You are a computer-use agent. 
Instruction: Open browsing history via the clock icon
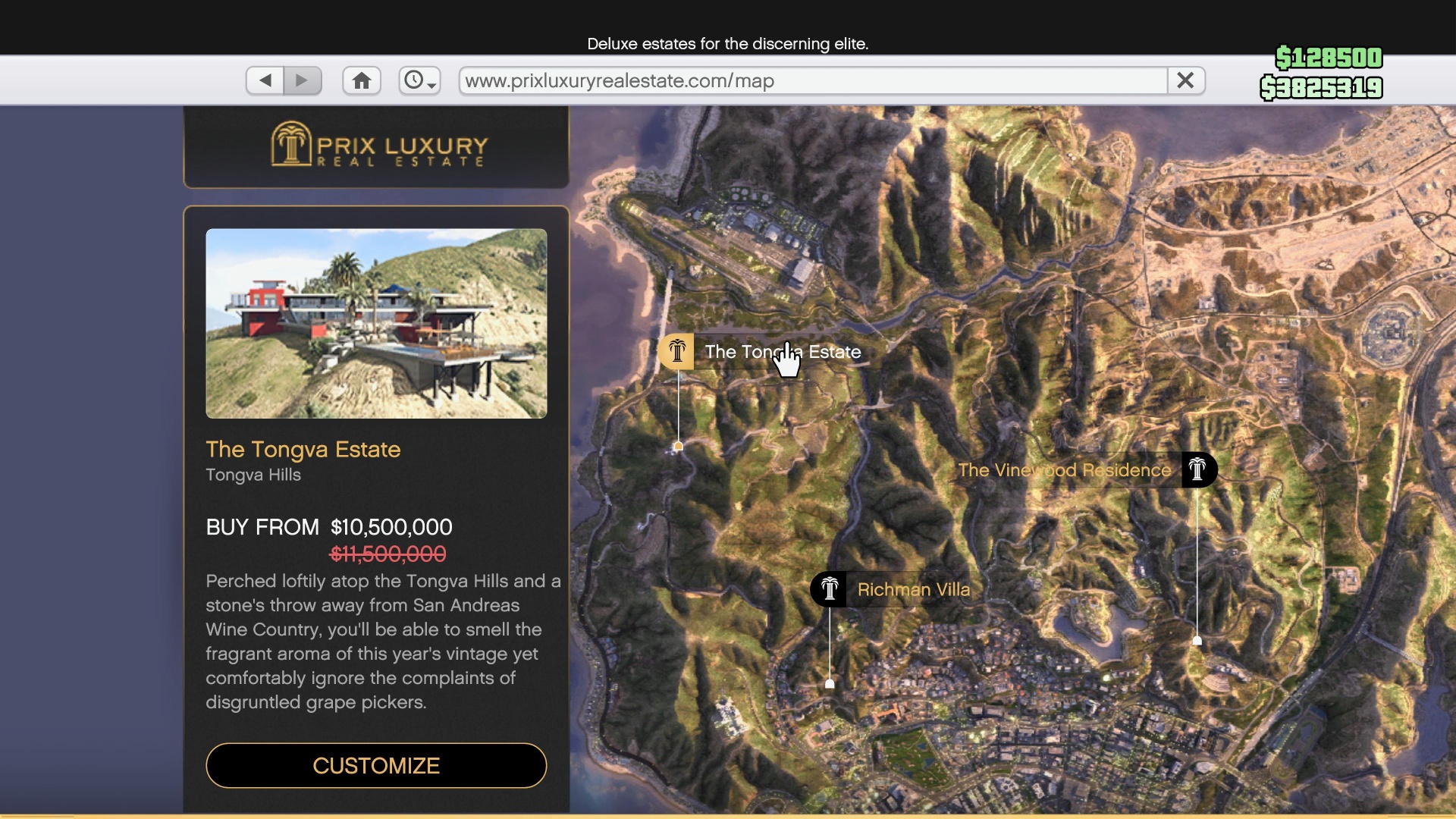coord(413,80)
